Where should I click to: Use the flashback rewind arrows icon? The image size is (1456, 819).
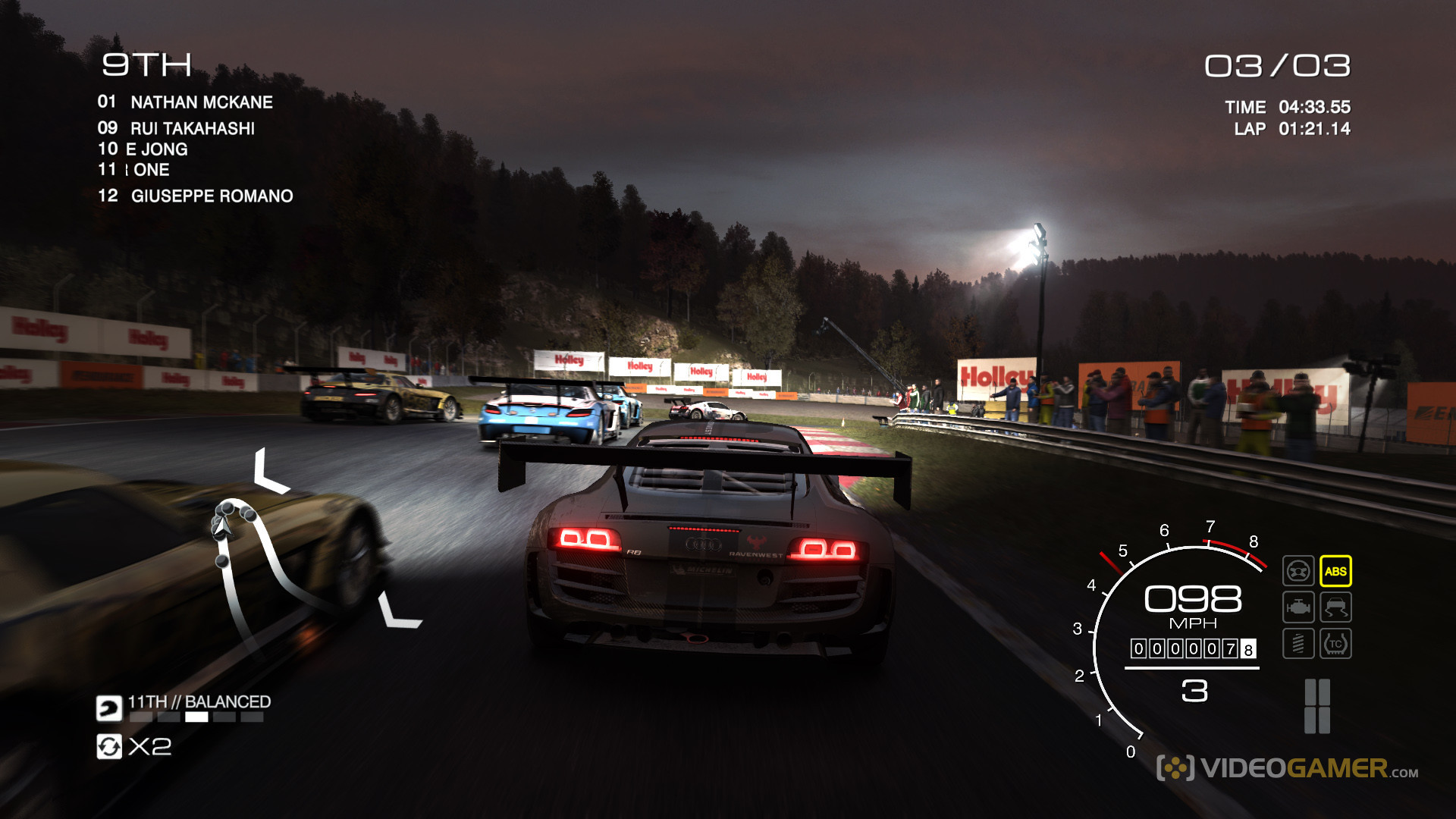(109, 747)
